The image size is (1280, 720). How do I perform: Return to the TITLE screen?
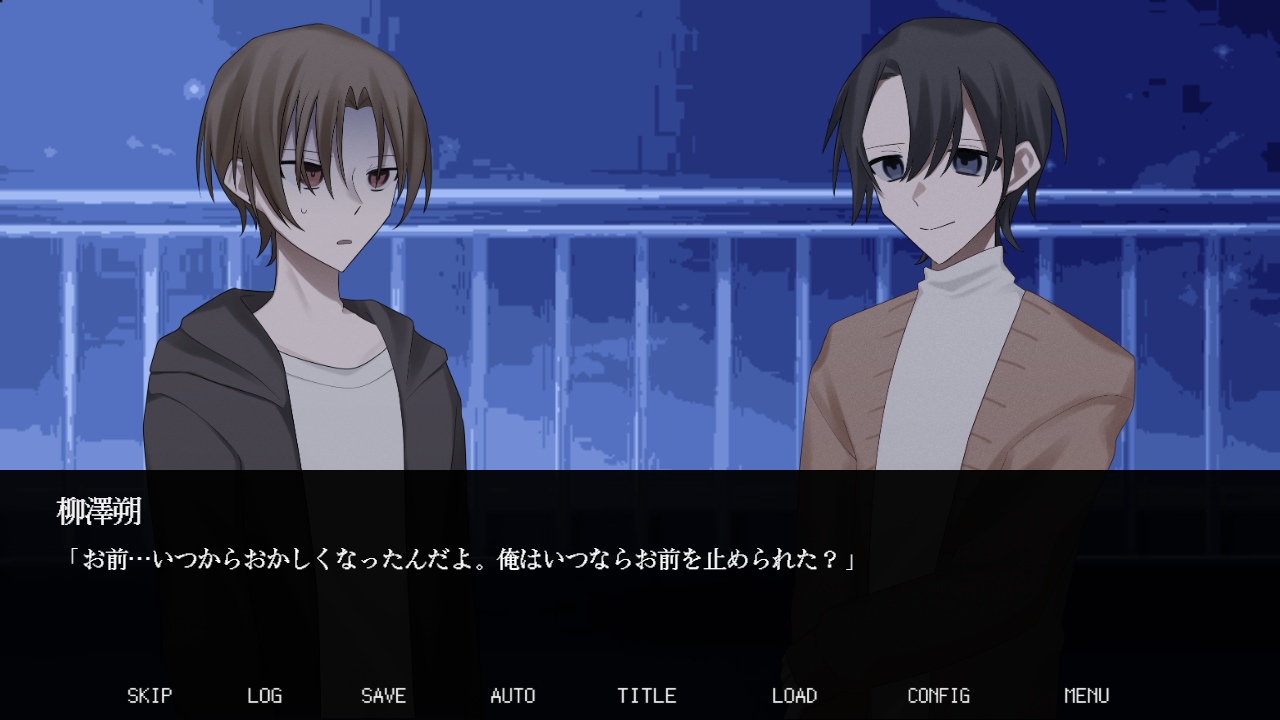coord(646,695)
